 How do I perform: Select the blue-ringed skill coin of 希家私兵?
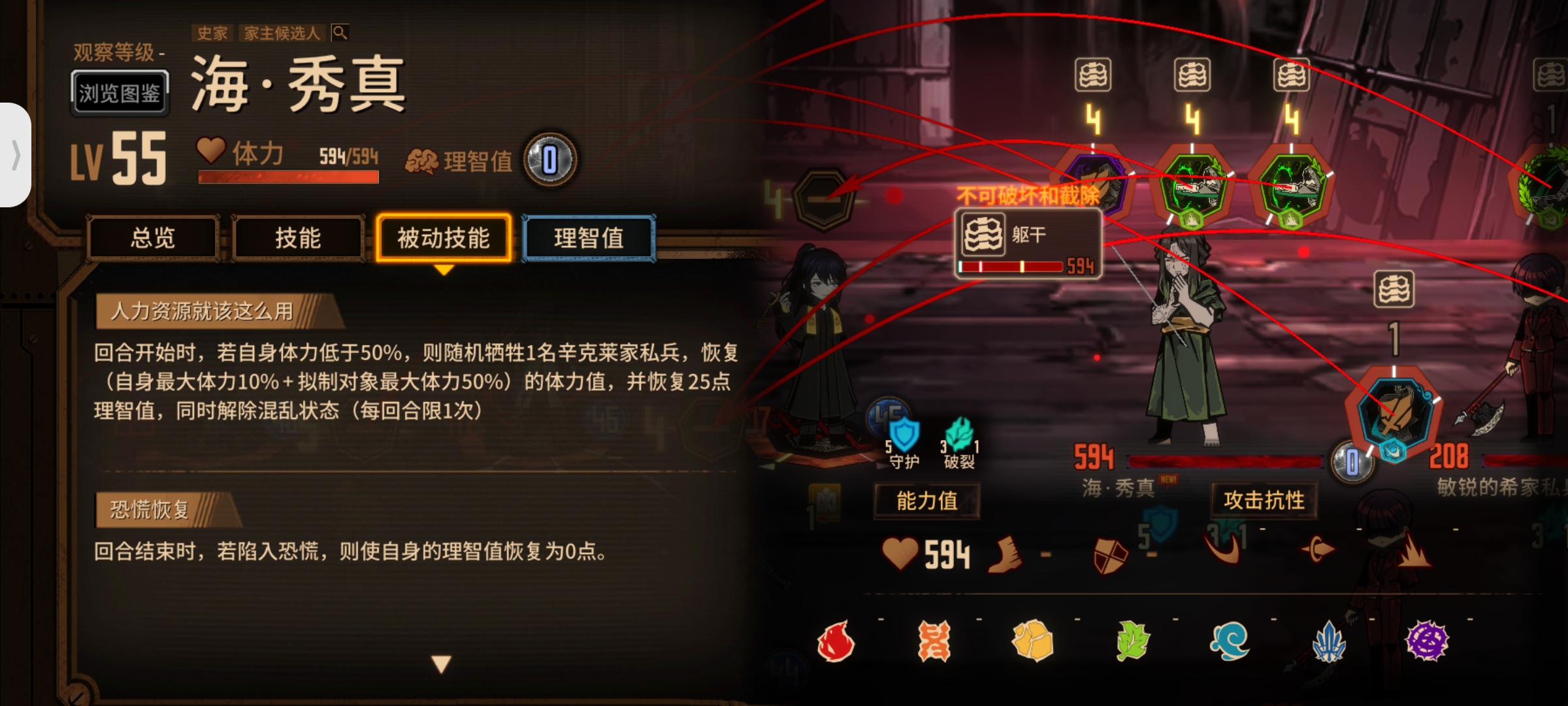[1394, 411]
